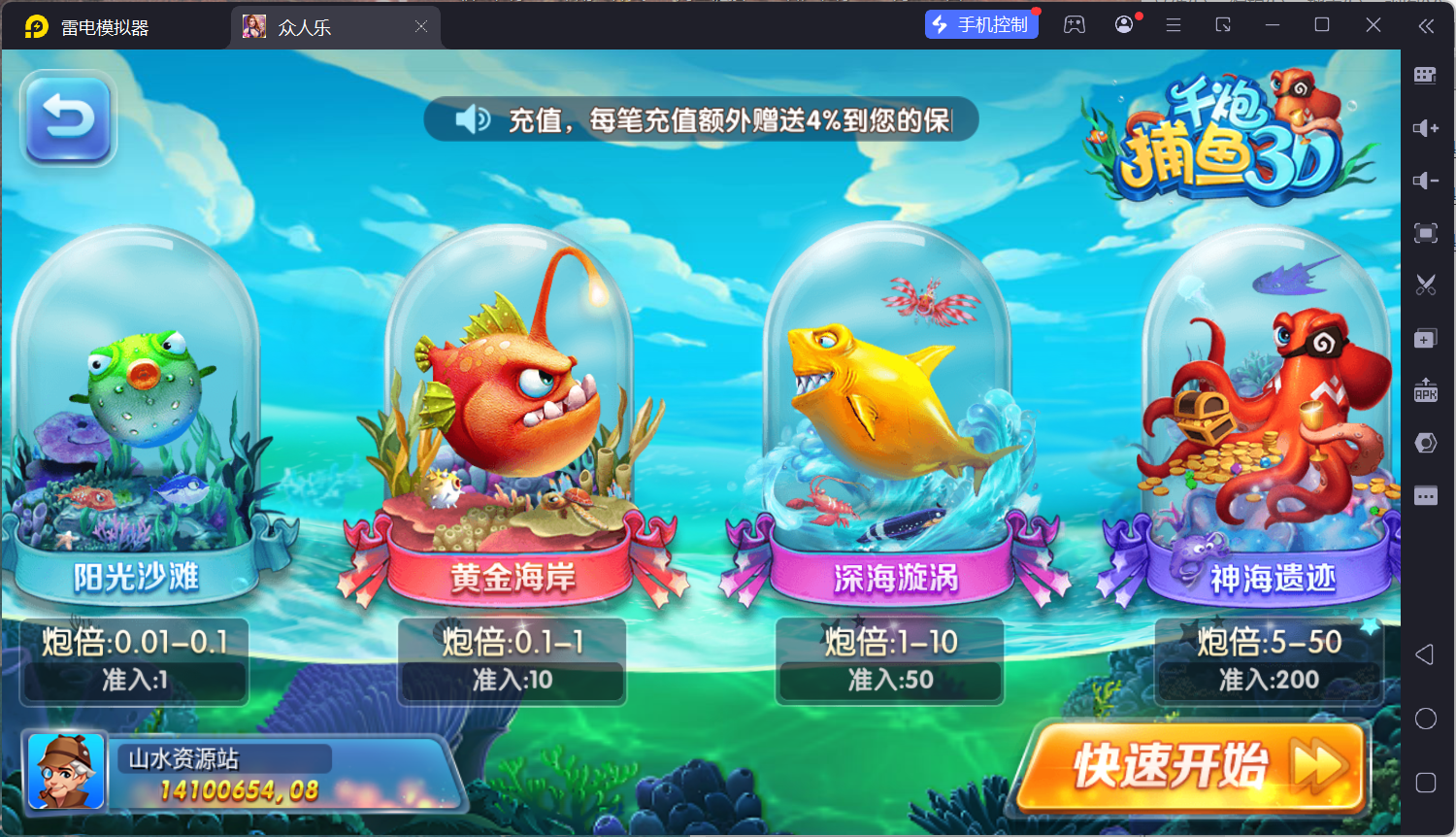The width and height of the screenshot is (1456, 837).
Task: Open the ellipsis more-tools icon
Action: pos(1425,495)
